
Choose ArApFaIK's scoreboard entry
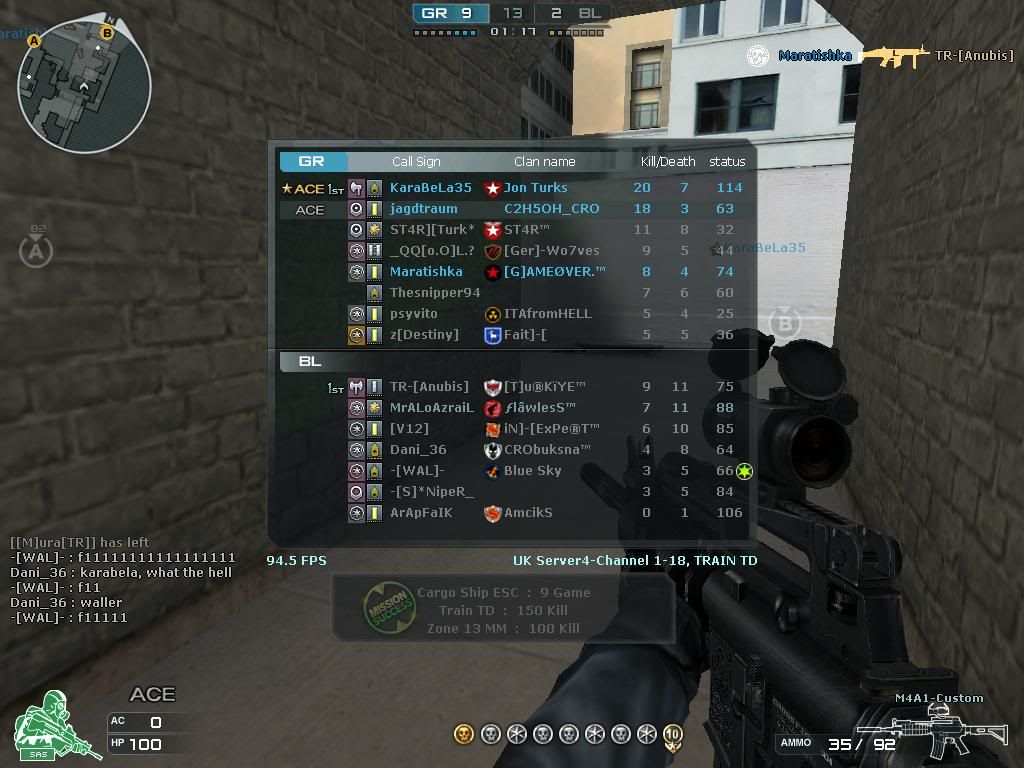pyautogui.click(x=421, y=513)
